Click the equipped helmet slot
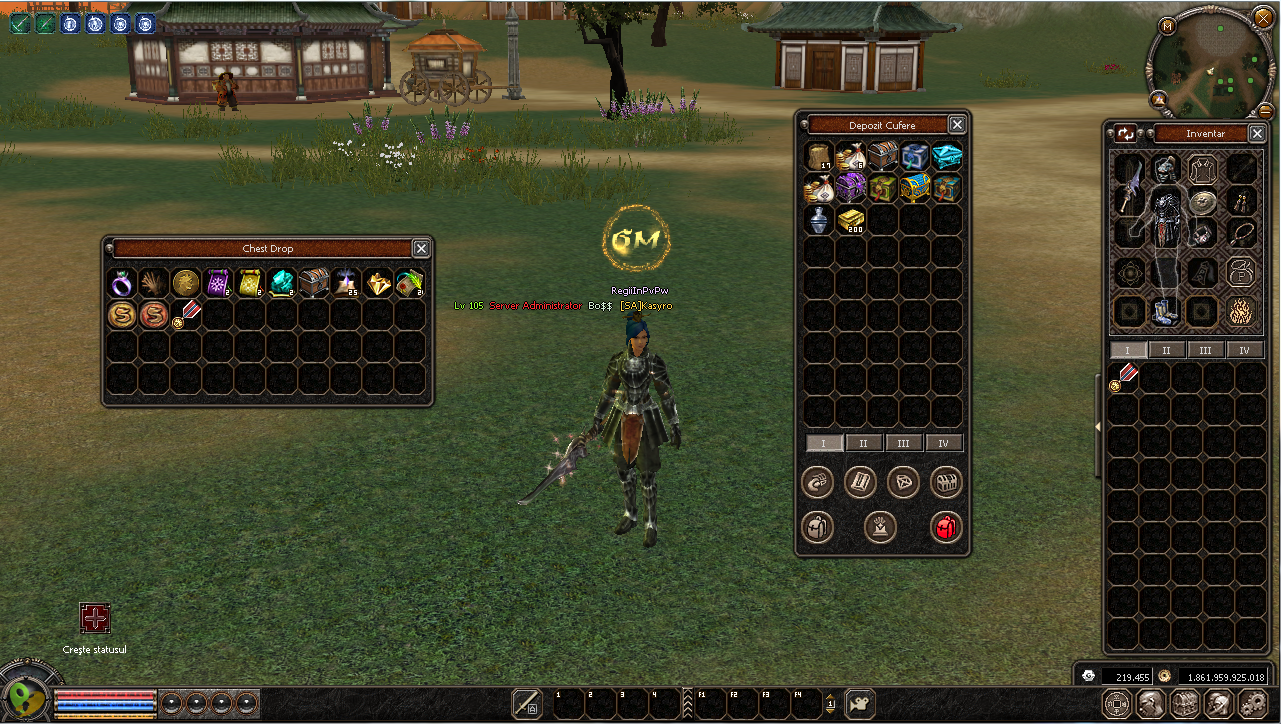The height and width of the screenshot is (724, 1281). pyautogui.click(x=1165, y=168)
